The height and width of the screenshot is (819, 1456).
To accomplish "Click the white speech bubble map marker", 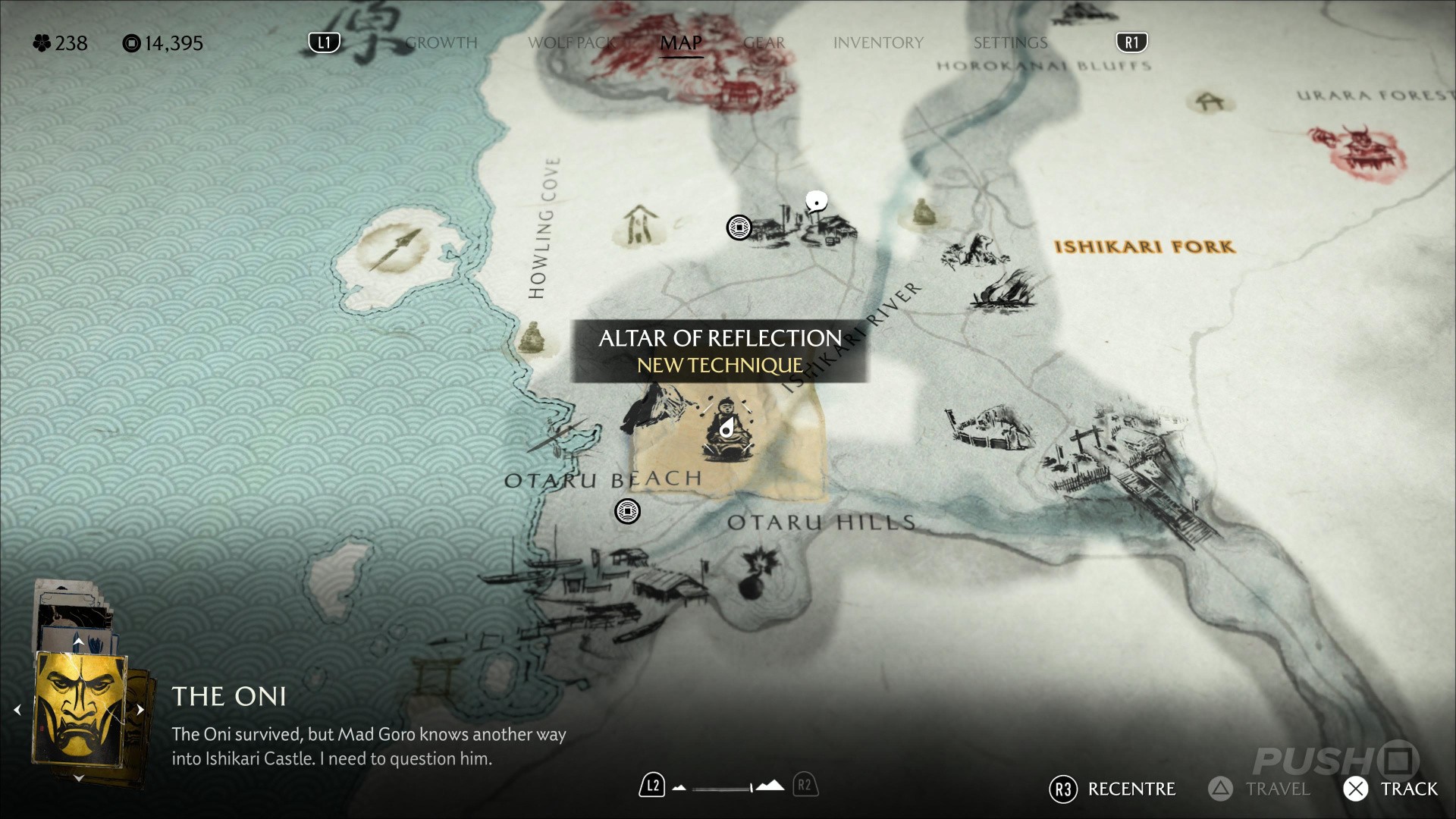I will pos(816,202).
